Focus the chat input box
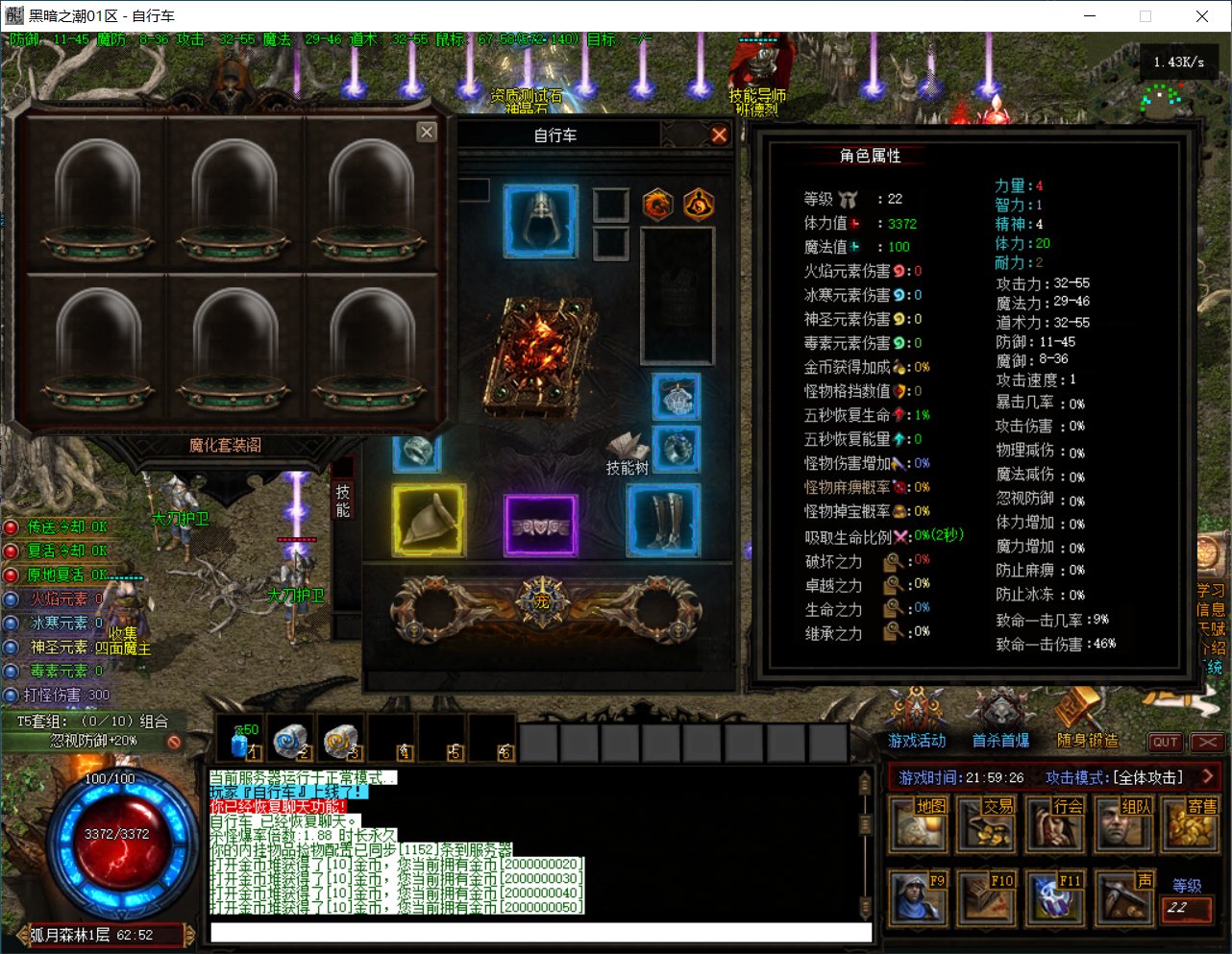This screenshot has height=954, width=1232. click(540, 933)
